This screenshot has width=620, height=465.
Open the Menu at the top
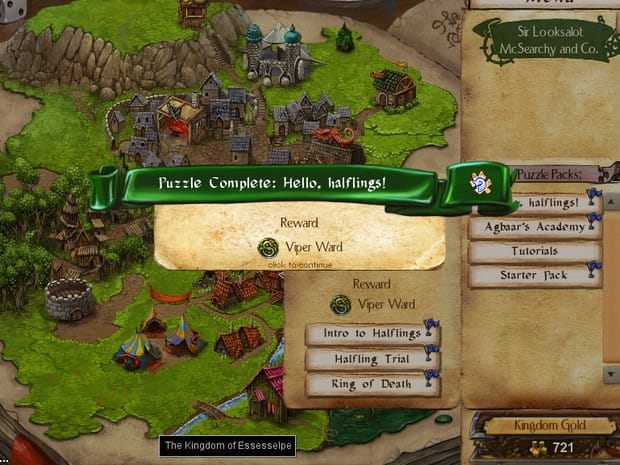coord(540,3)
